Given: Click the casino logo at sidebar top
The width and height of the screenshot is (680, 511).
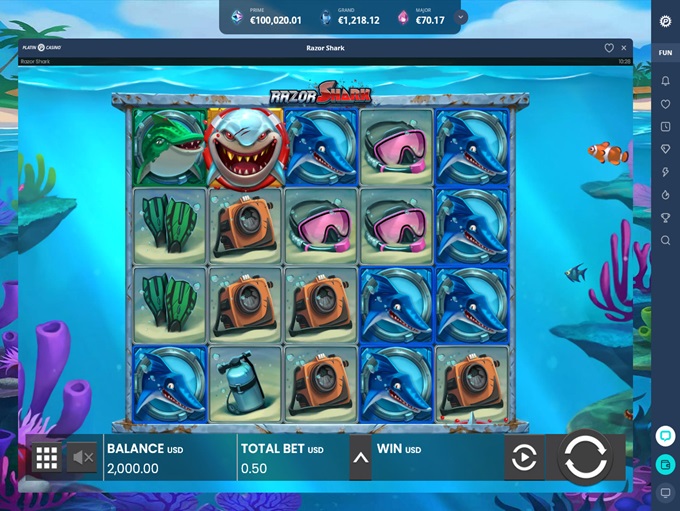Looking at the screenshot, I should point(665,21).
